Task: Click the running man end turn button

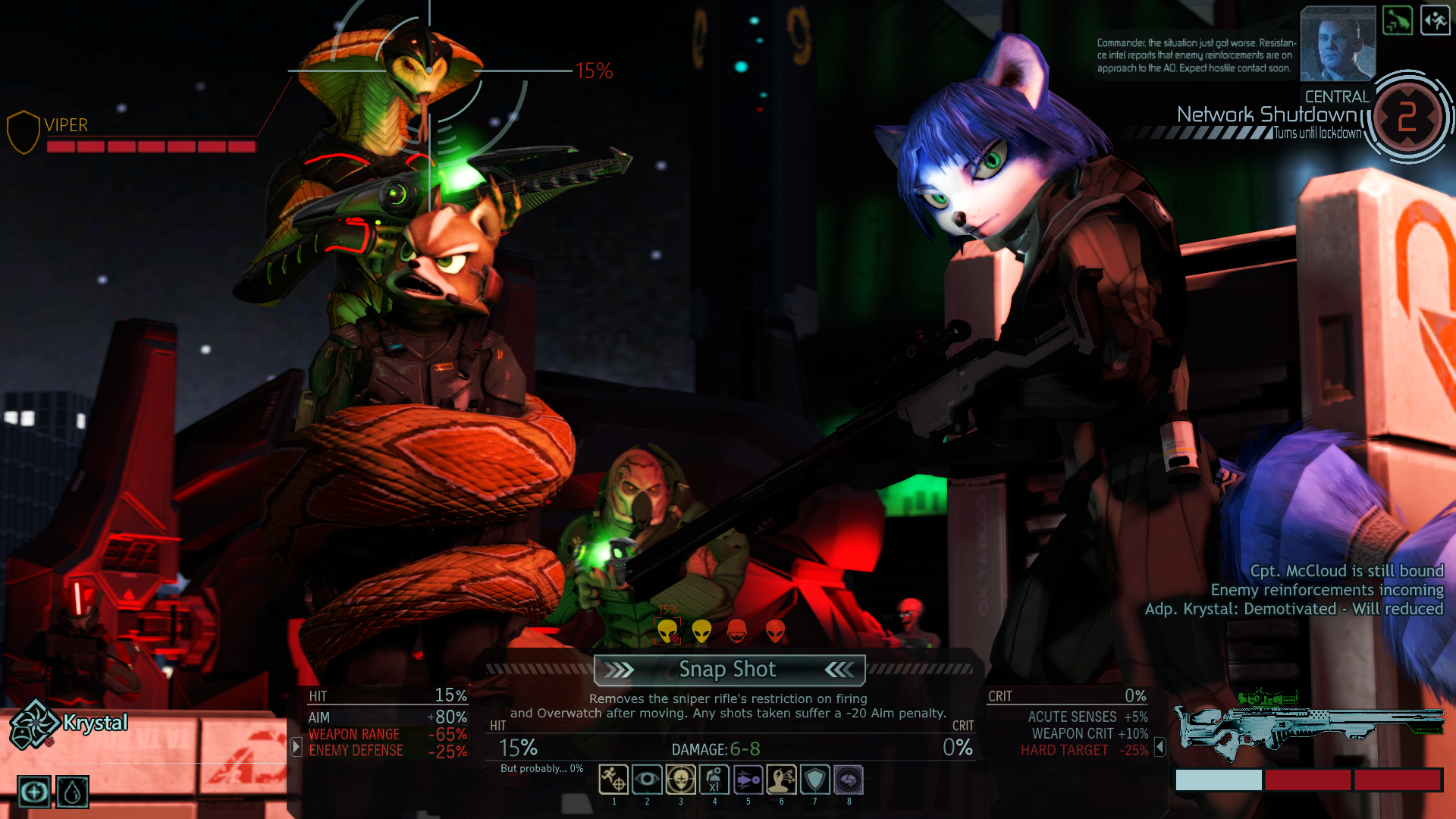Action: 1435,20
